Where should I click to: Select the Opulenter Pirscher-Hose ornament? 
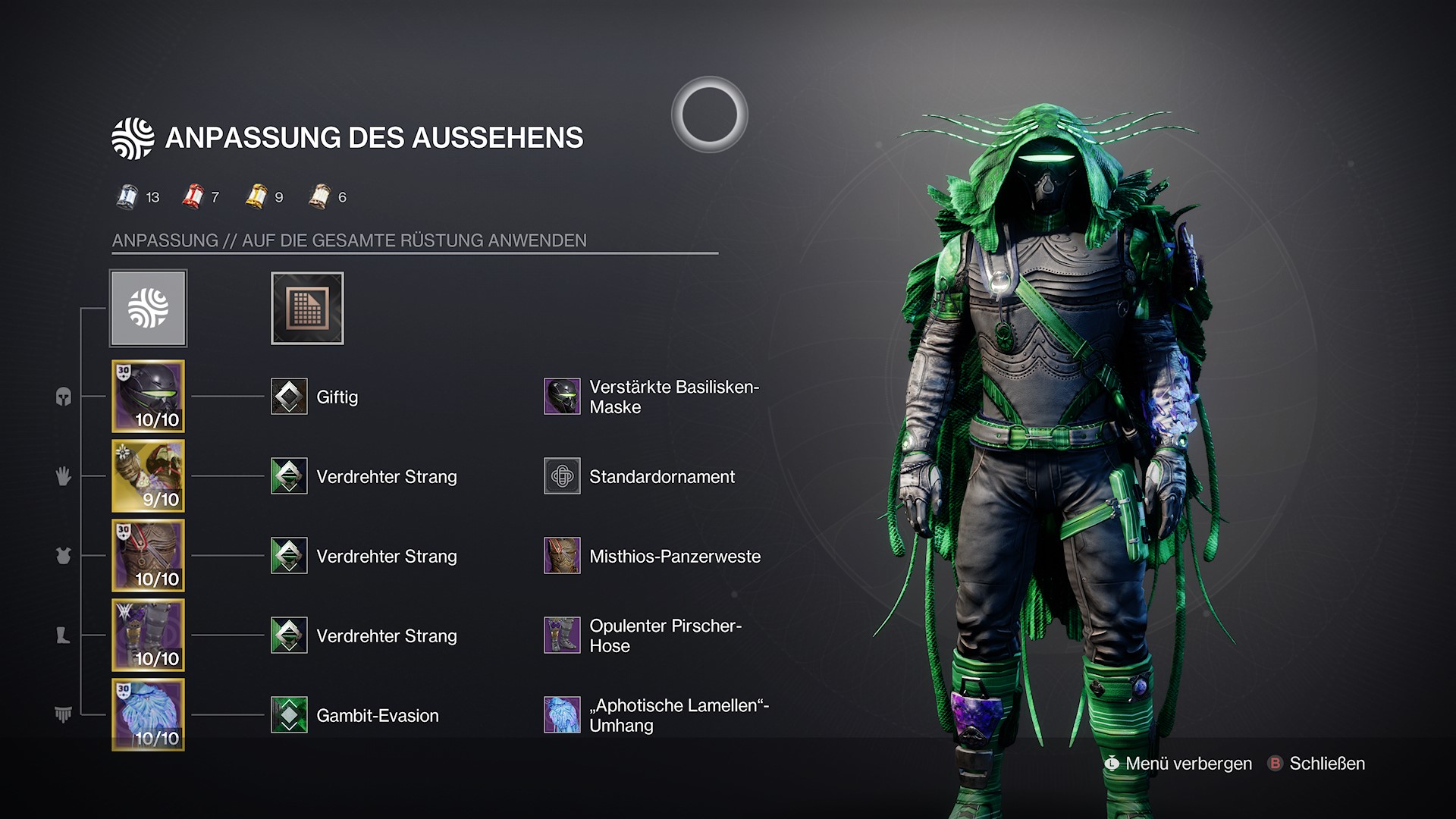562,635
